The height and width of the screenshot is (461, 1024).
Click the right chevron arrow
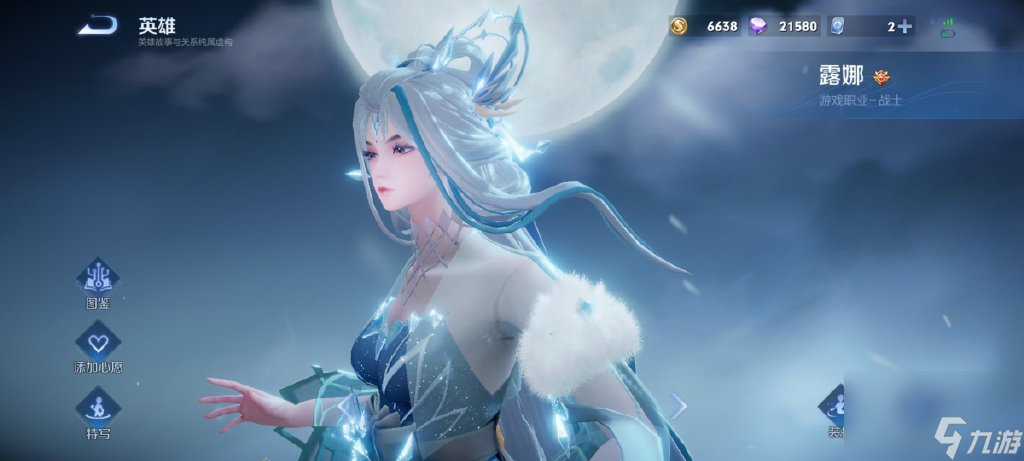tap(678, 405)
